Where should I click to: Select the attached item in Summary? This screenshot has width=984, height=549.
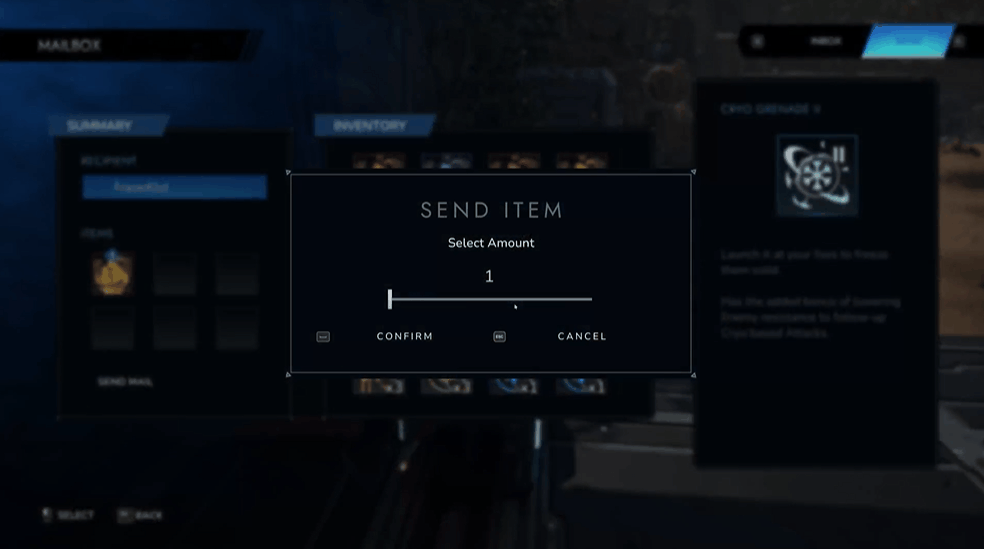[x=113, y=273]
